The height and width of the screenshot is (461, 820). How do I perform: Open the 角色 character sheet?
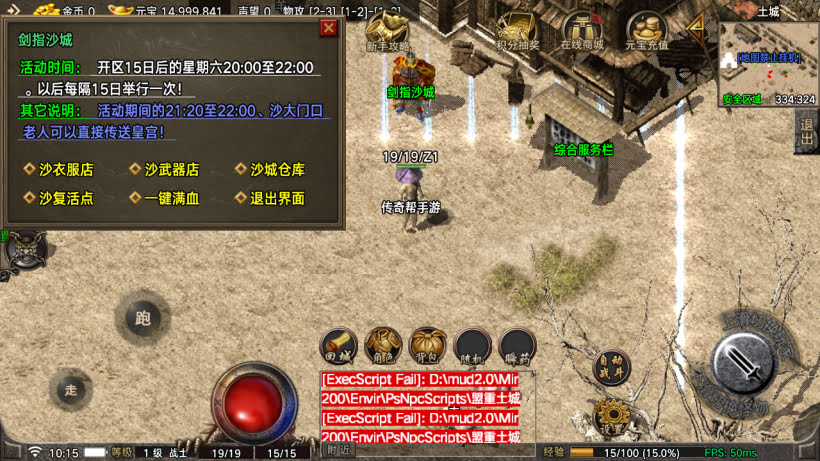384,345
